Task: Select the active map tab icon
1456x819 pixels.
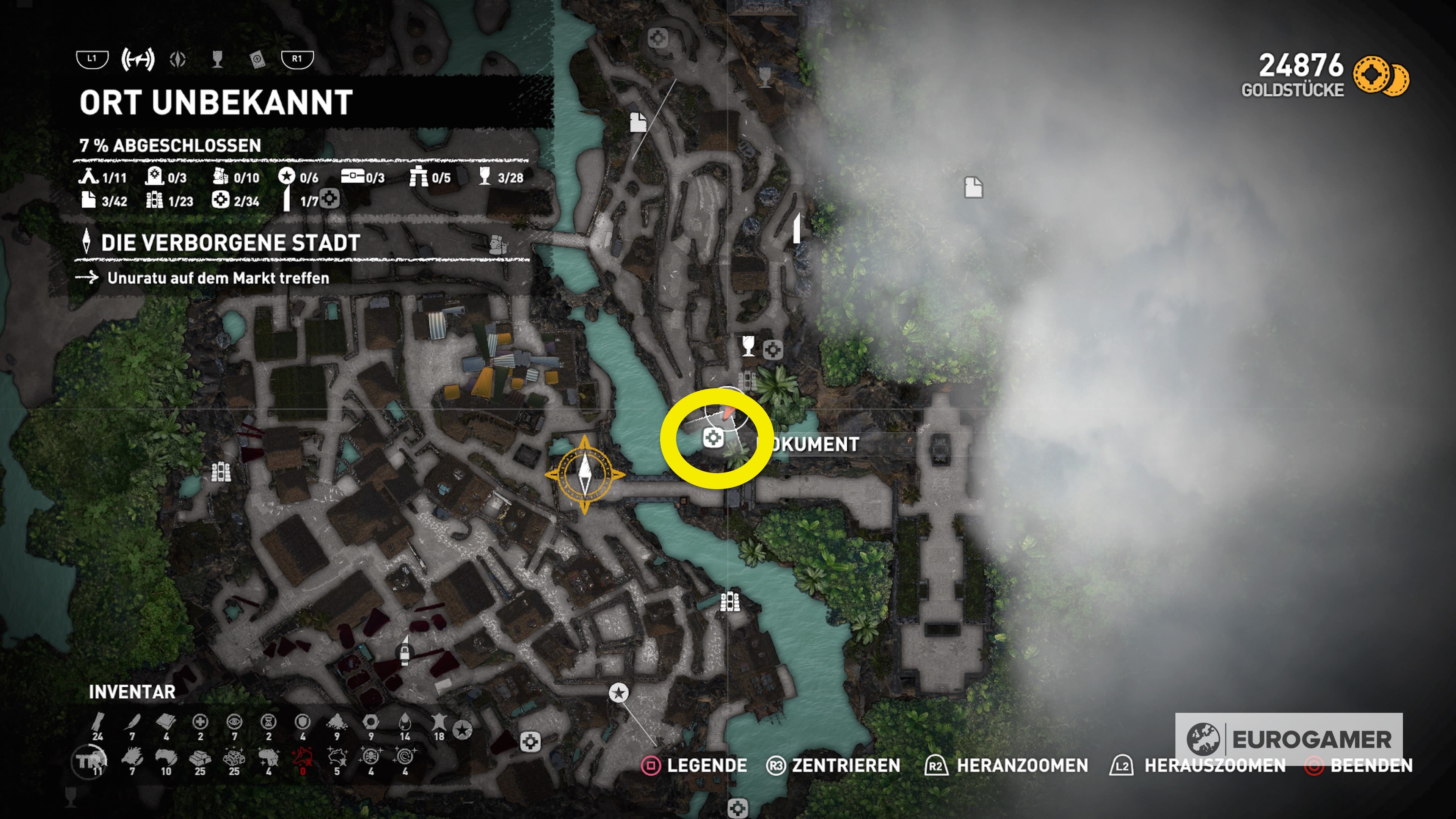Action: click(x=138, y=59)
